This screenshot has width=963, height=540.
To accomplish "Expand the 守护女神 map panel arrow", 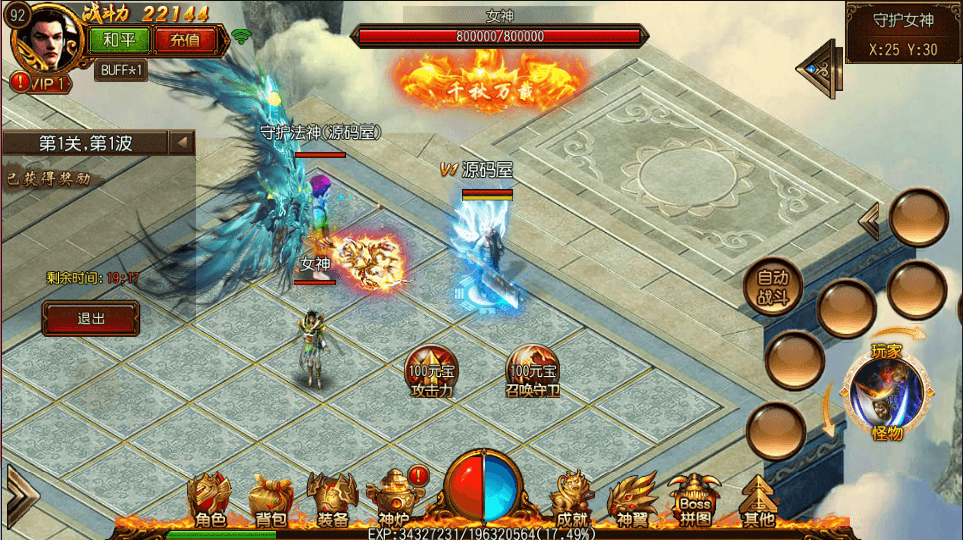I will (820, 68).
